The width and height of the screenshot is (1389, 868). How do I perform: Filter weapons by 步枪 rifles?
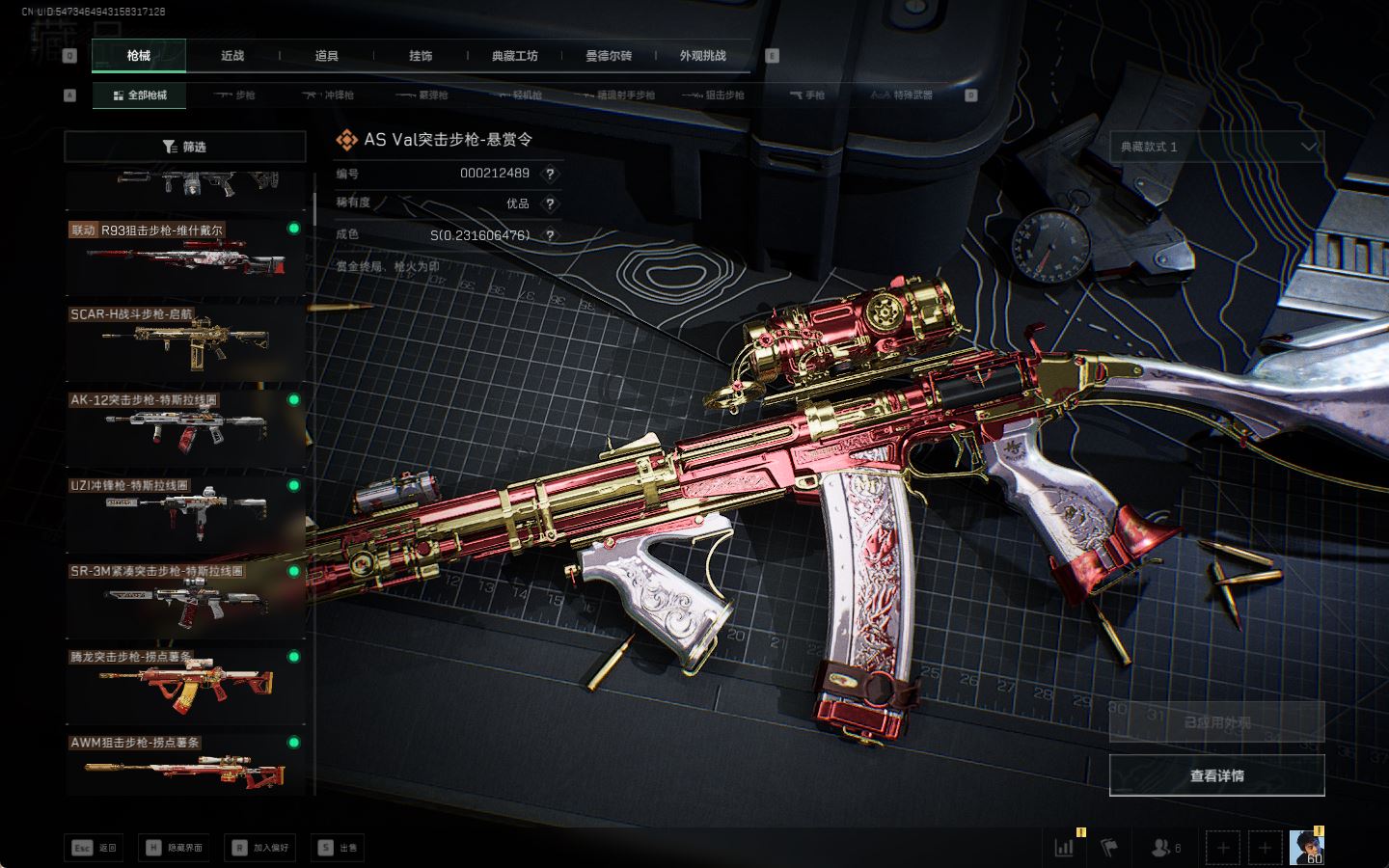tap(235, 95)
